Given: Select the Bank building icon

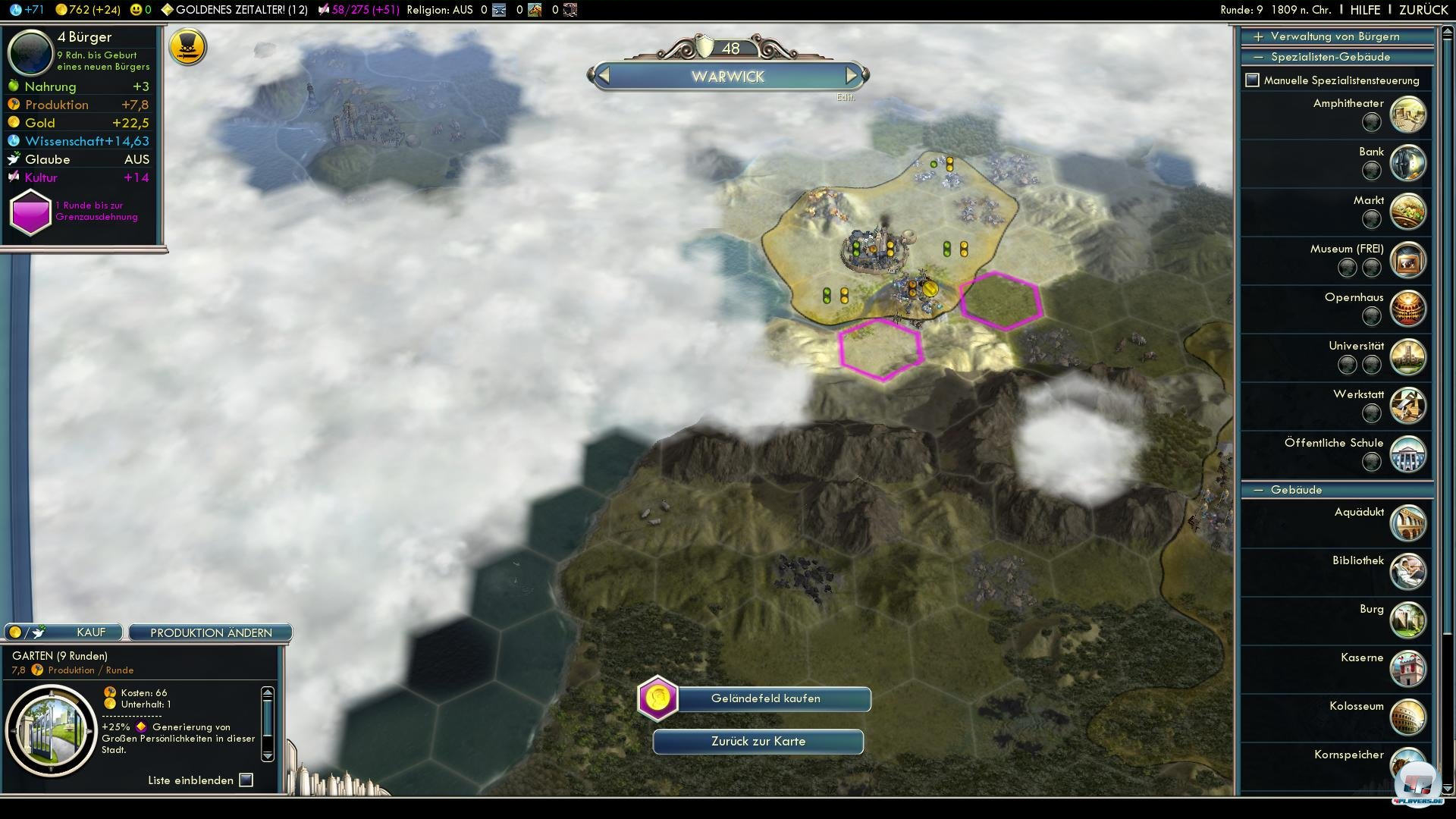Looking at the screenshot, I should point(1408,163).
